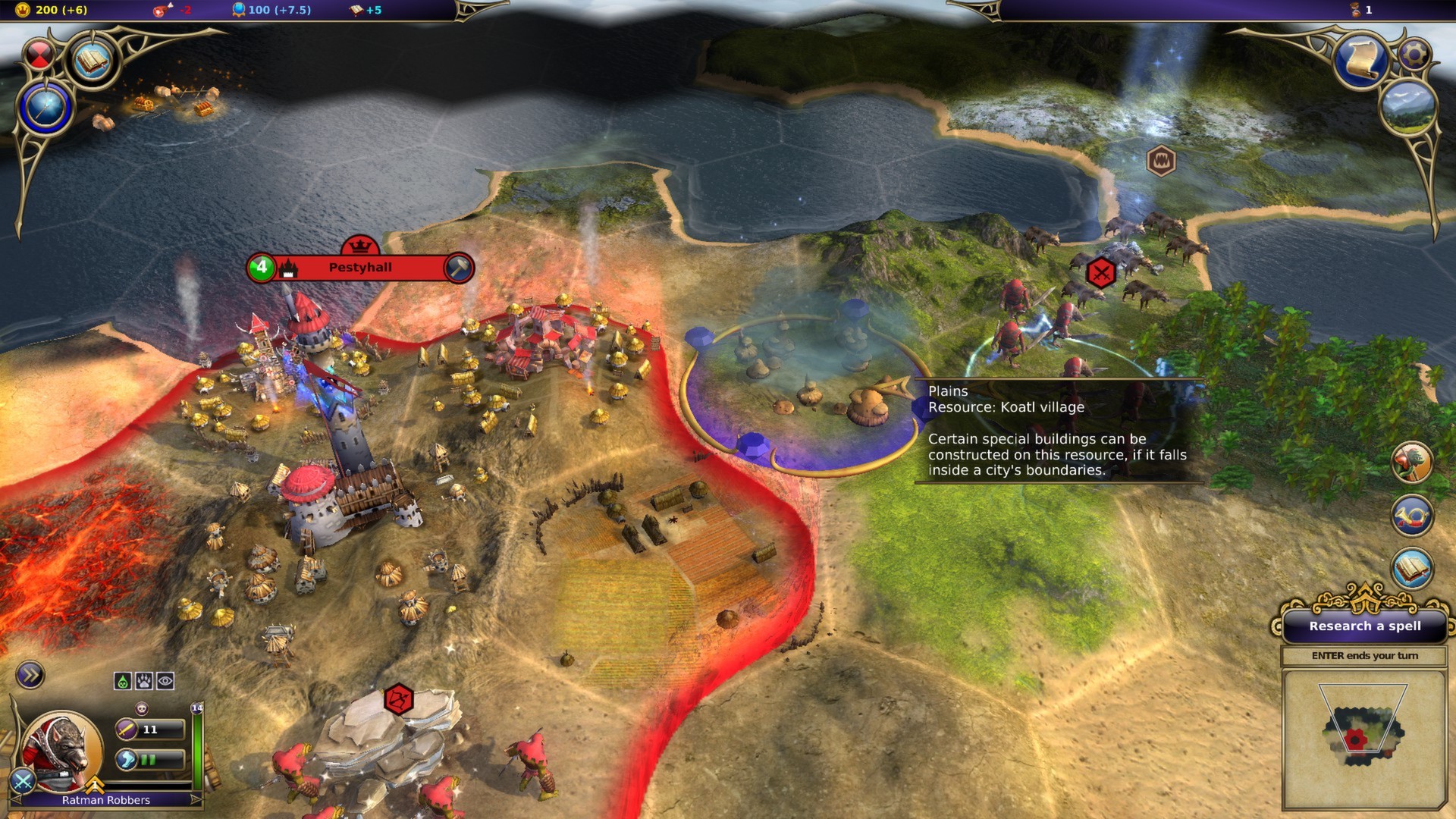Select the Ratman Robbers portrait
The width and height of the screenshot is (1456, 819).
click(62, 751)
